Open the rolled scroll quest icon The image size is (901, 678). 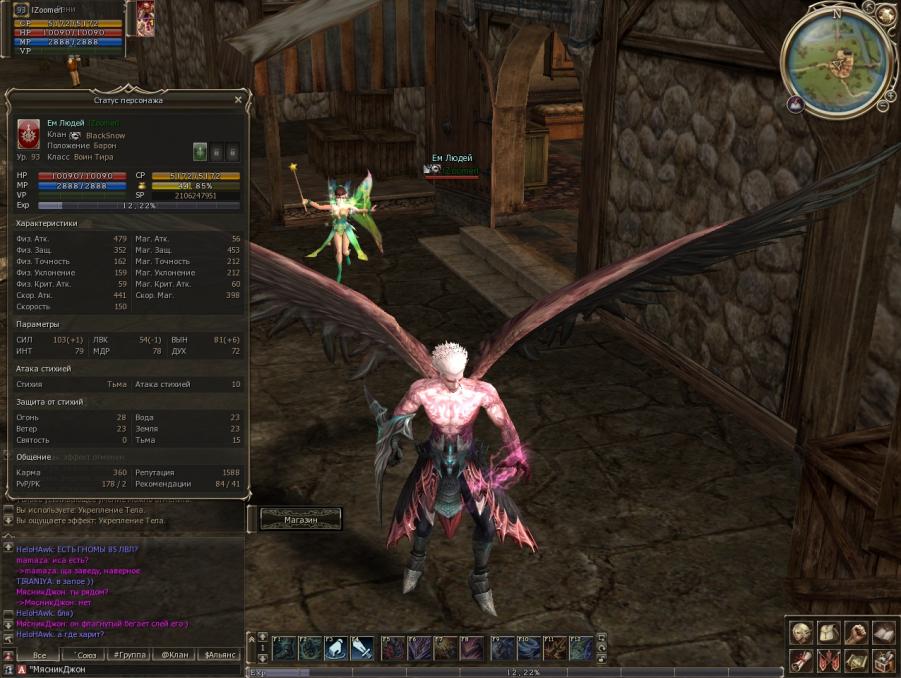click(801, 660)
